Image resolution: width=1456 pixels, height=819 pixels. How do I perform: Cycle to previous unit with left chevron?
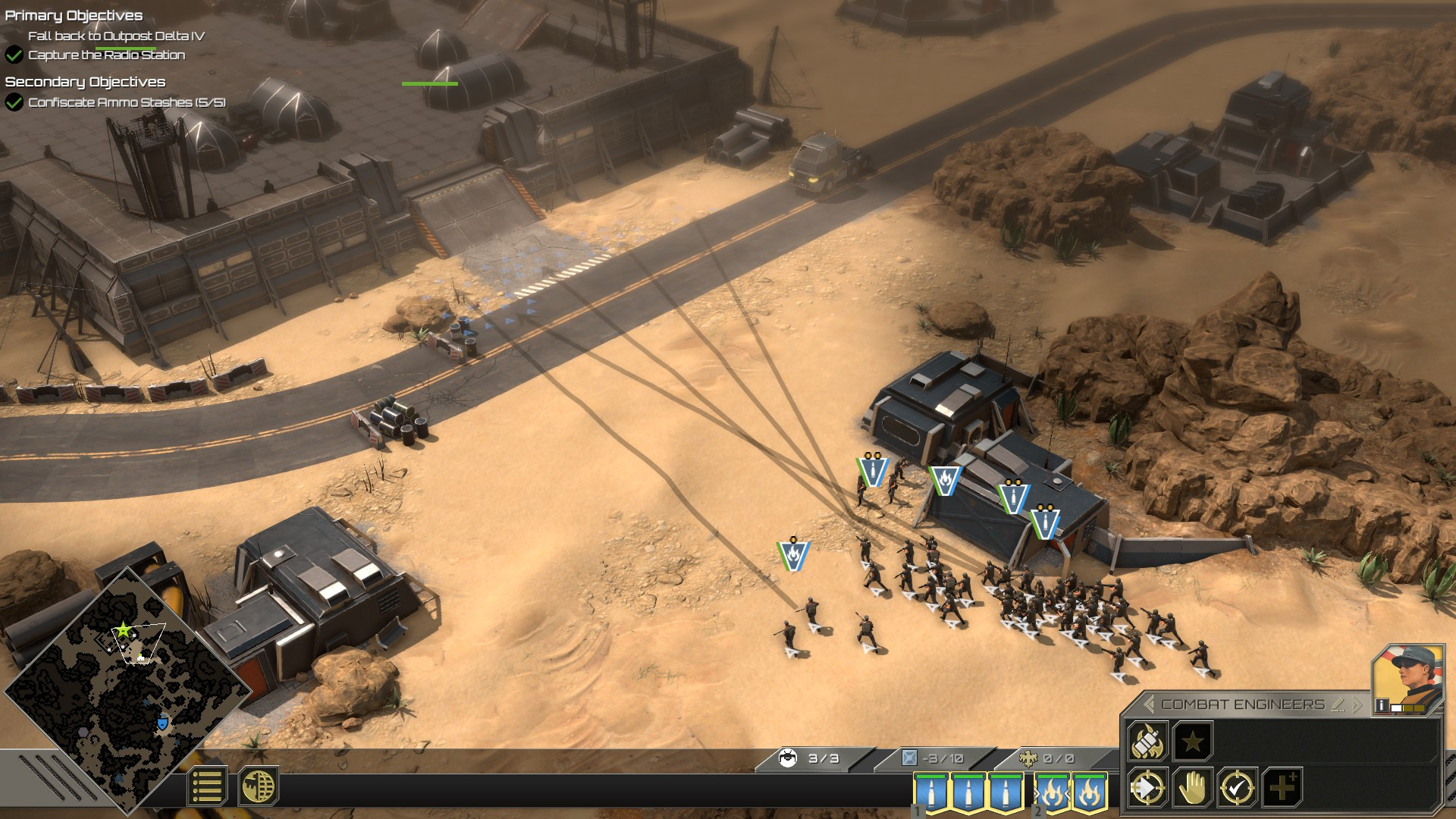pyautogui.click(x=1148, y=704)
